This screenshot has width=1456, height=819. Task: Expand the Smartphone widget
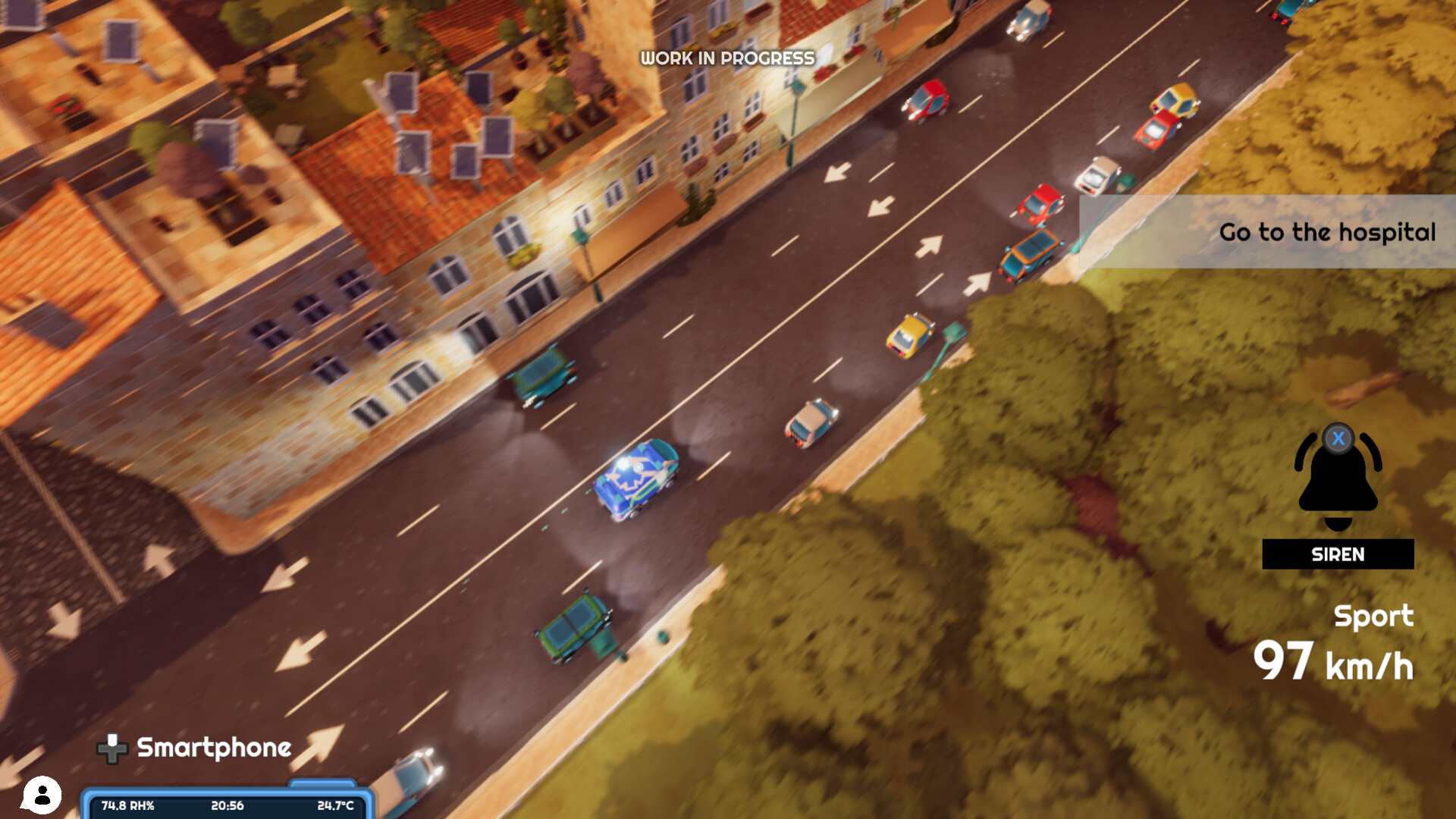212,748
